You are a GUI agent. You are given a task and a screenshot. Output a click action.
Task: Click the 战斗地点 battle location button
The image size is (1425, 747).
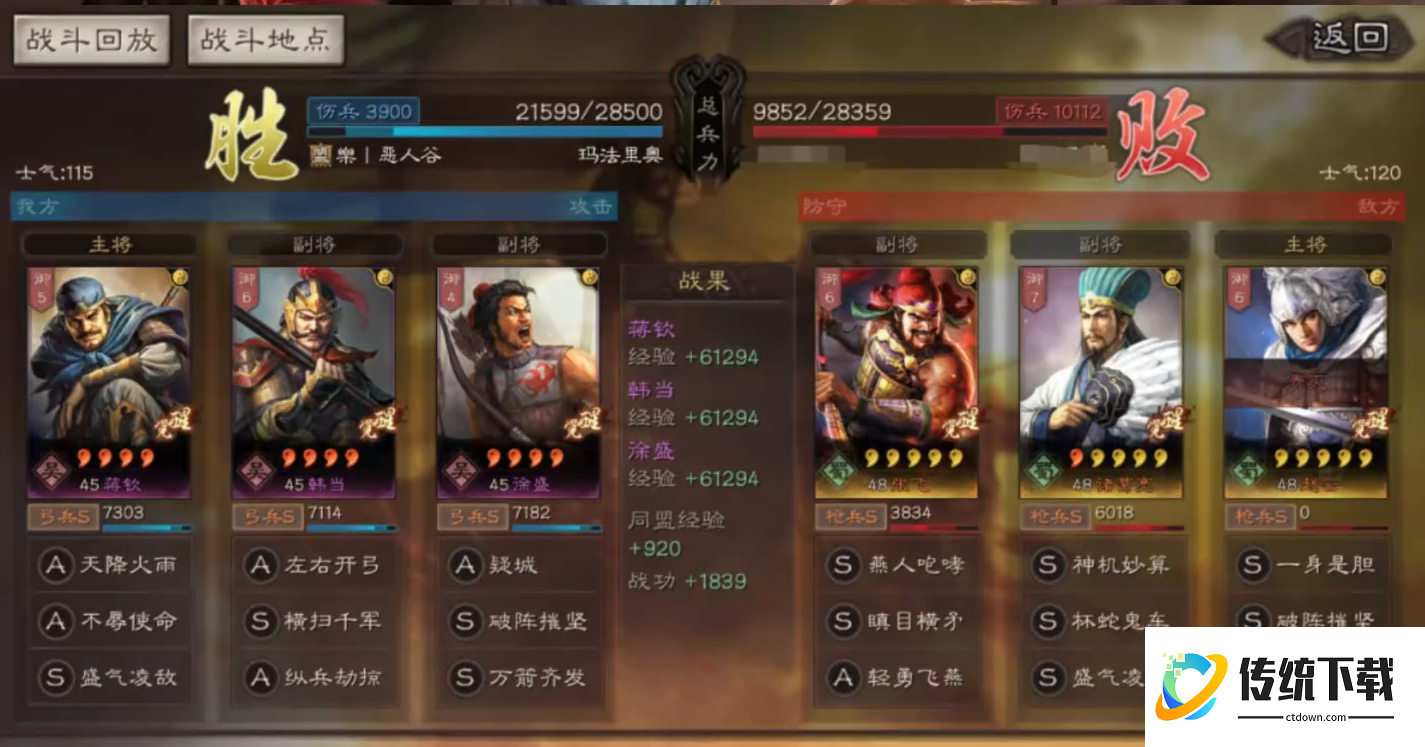pyautogui.click(x=265, y=40)
